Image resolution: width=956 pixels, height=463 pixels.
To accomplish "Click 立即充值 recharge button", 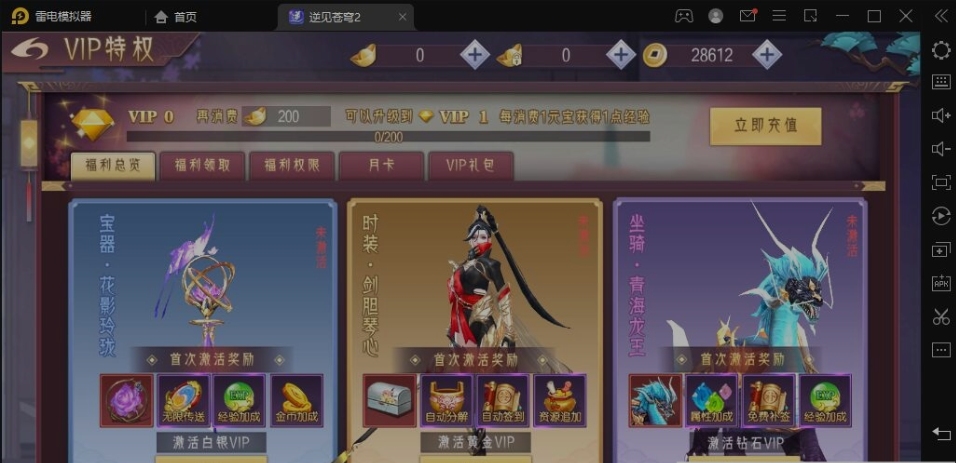I will point(765,126).
